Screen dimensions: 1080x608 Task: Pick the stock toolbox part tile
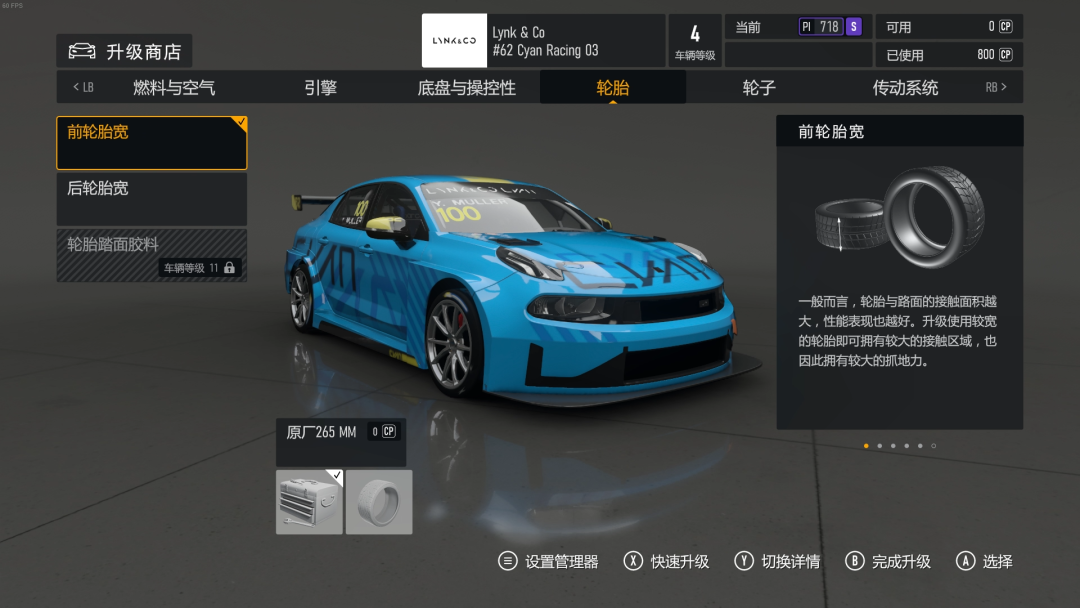point(309,502)
